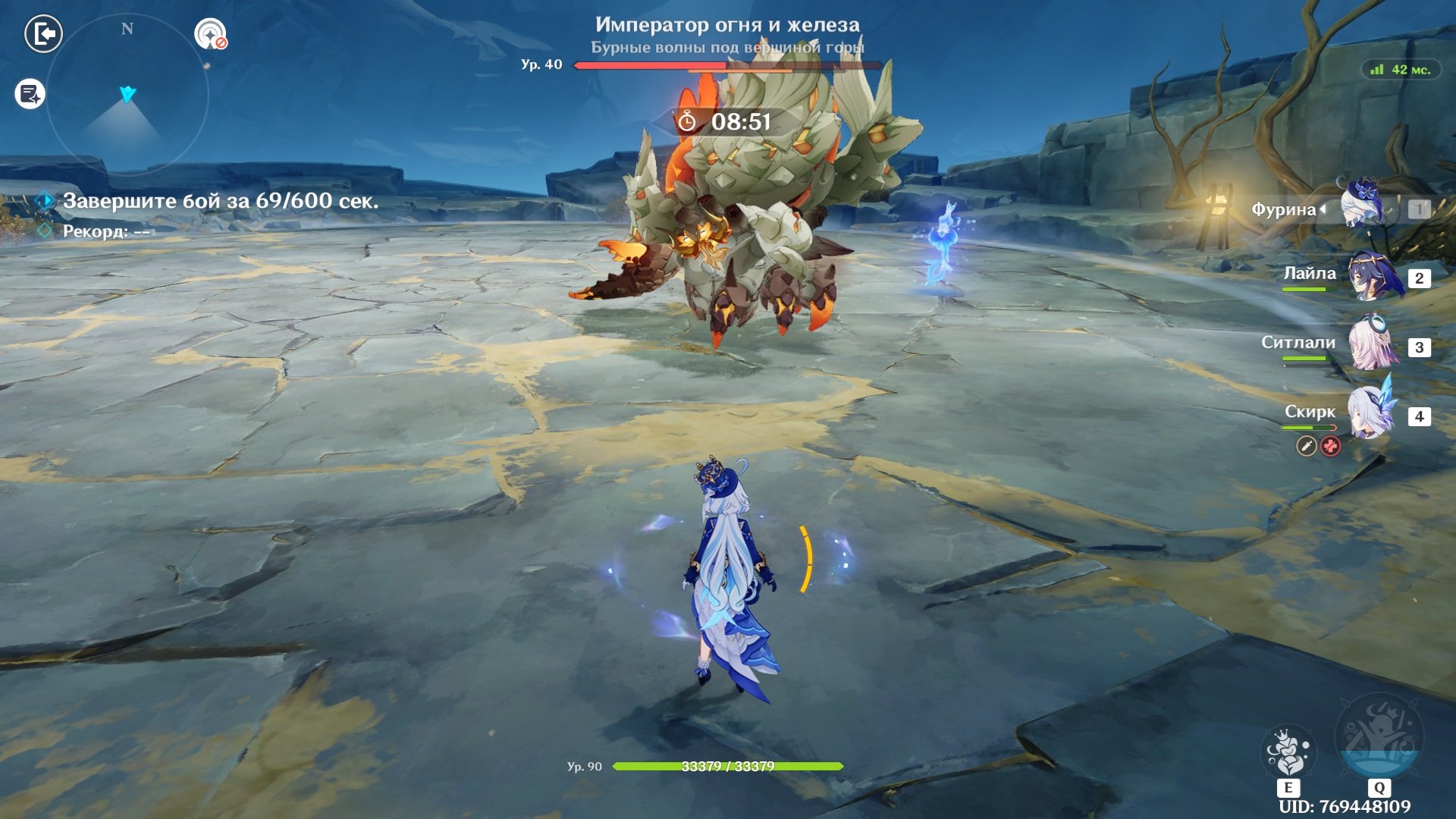The height and width of the screenshot is (819, 1456).
Task: Select active character Фурина in party list
Action: (x=1363, y=206)
